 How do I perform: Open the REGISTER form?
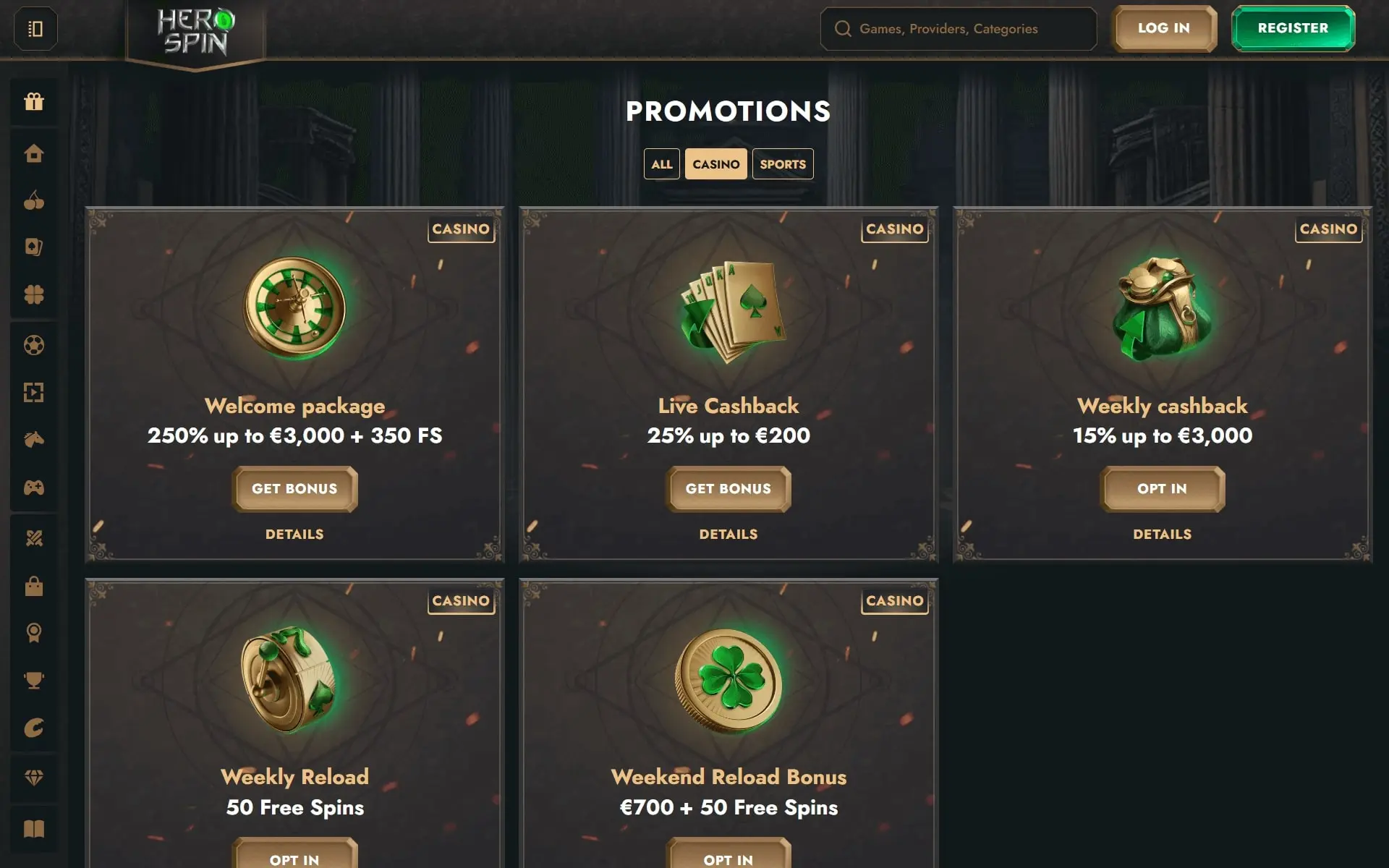click(1293, 28)
